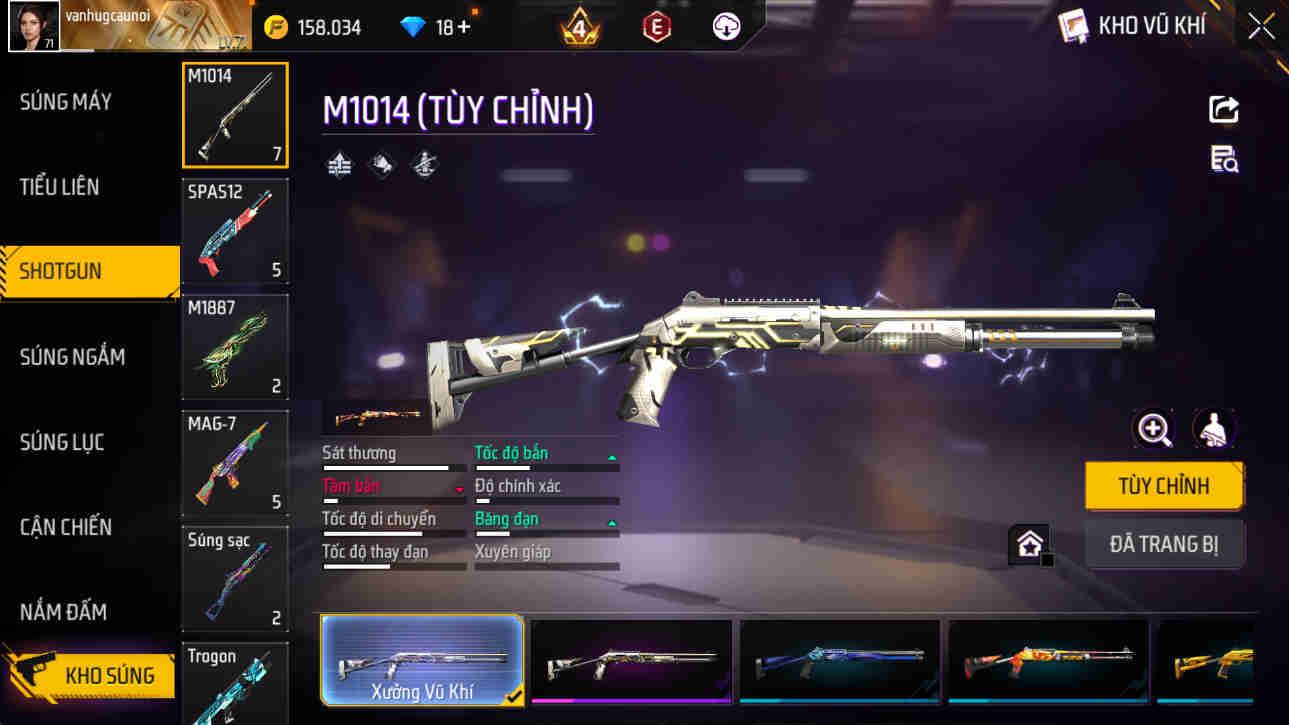Click the red E event badge at top
Viewport: 1289px width, 725px height.
[655, 26]
